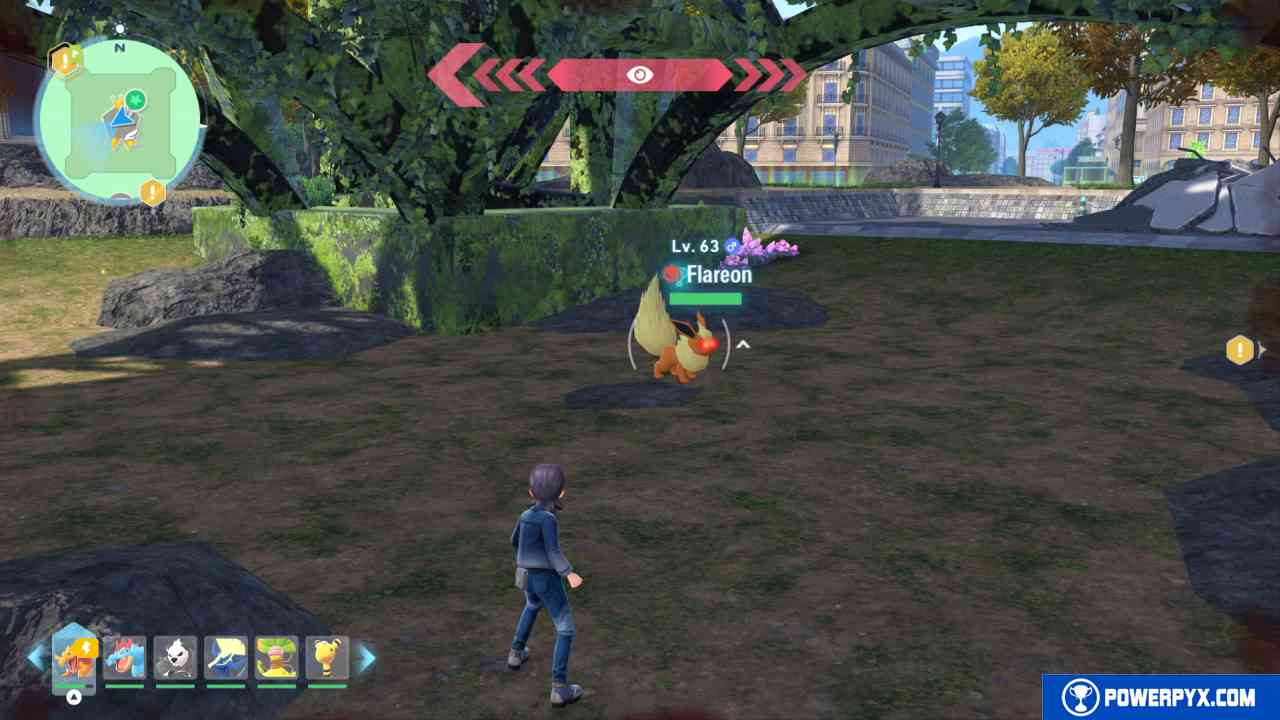Choose the Pangoro party slot
This screenshot has height=720, width=1280.
(x=175, y=658)
